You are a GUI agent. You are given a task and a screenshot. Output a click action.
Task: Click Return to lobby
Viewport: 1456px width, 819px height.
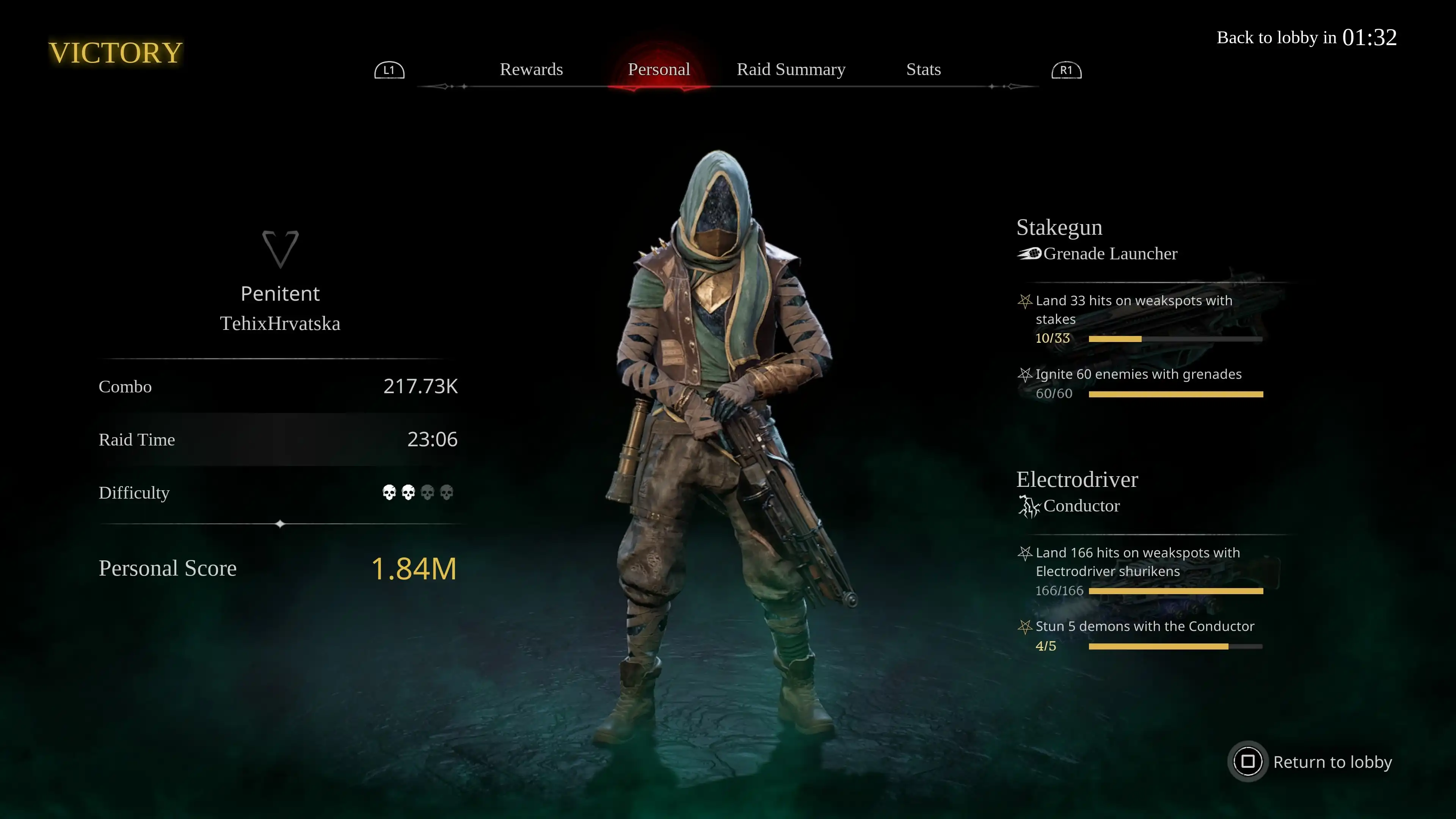[1311, 761]
